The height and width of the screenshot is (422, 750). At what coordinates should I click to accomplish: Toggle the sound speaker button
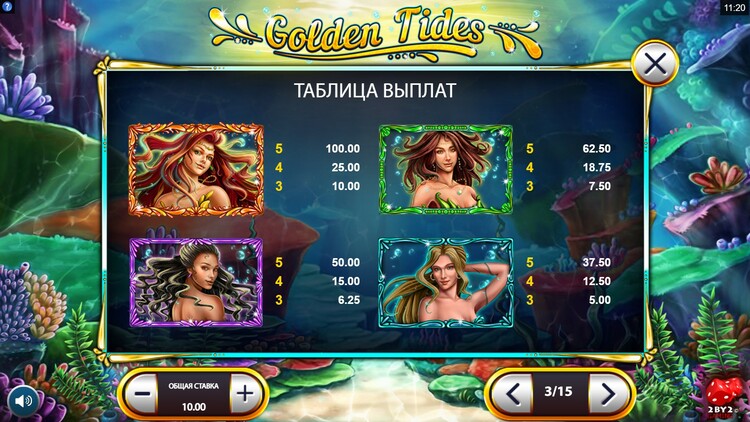pyautogui.click(x=22, y=401)
